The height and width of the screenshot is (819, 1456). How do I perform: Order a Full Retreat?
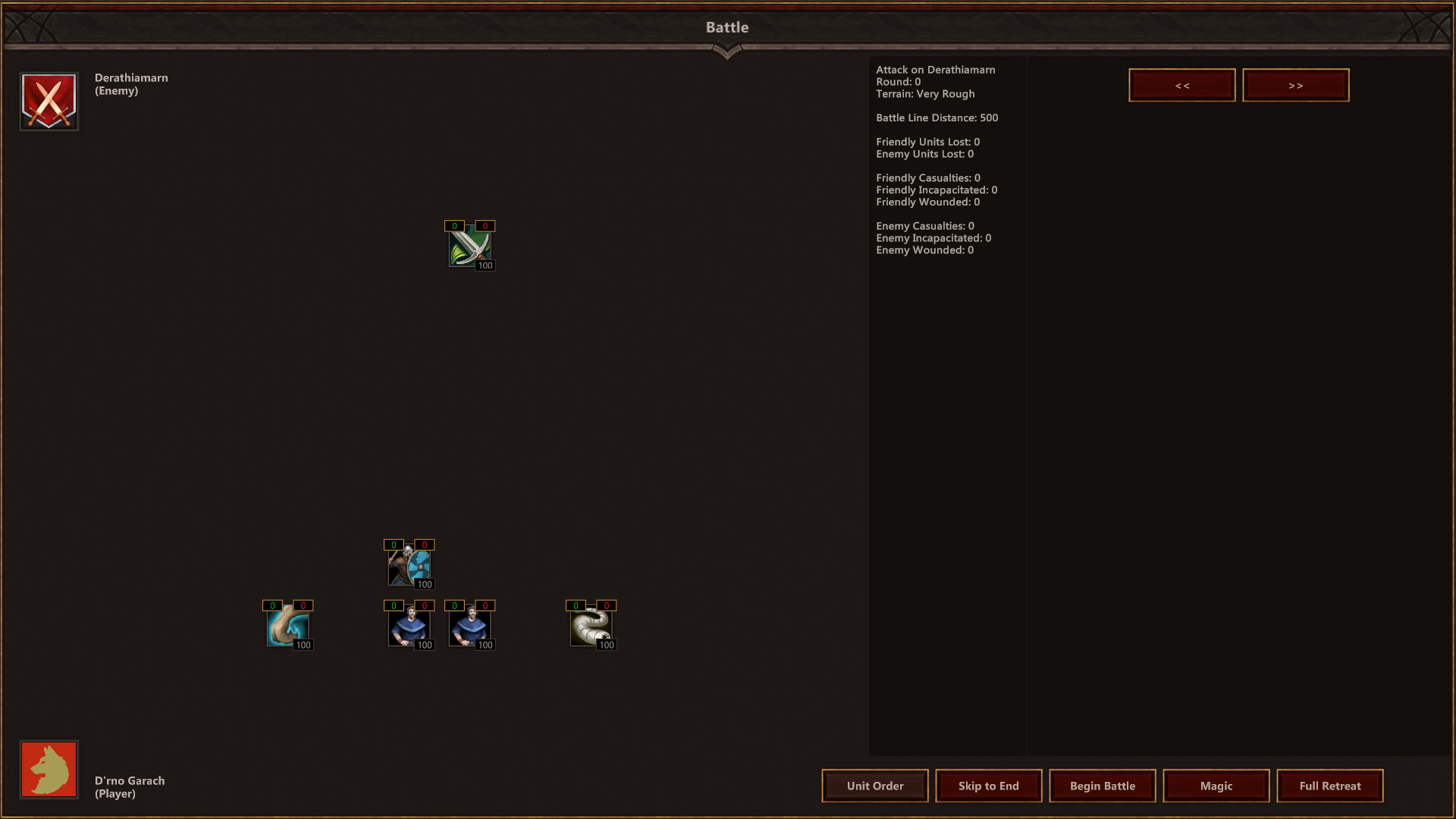[1329, 786]
